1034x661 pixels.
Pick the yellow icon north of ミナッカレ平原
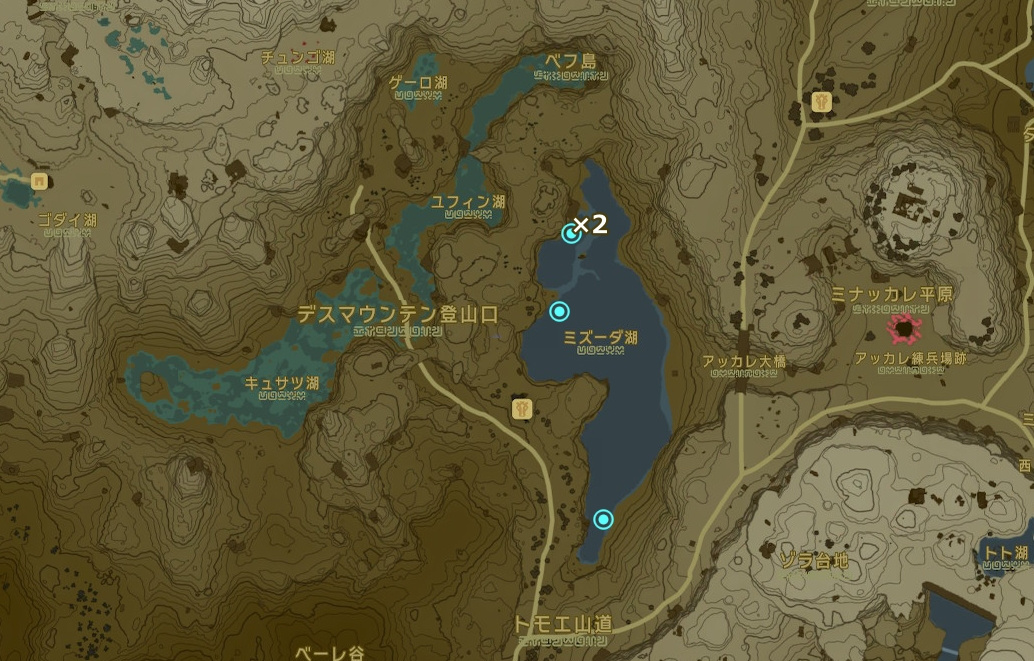(824, 101)
